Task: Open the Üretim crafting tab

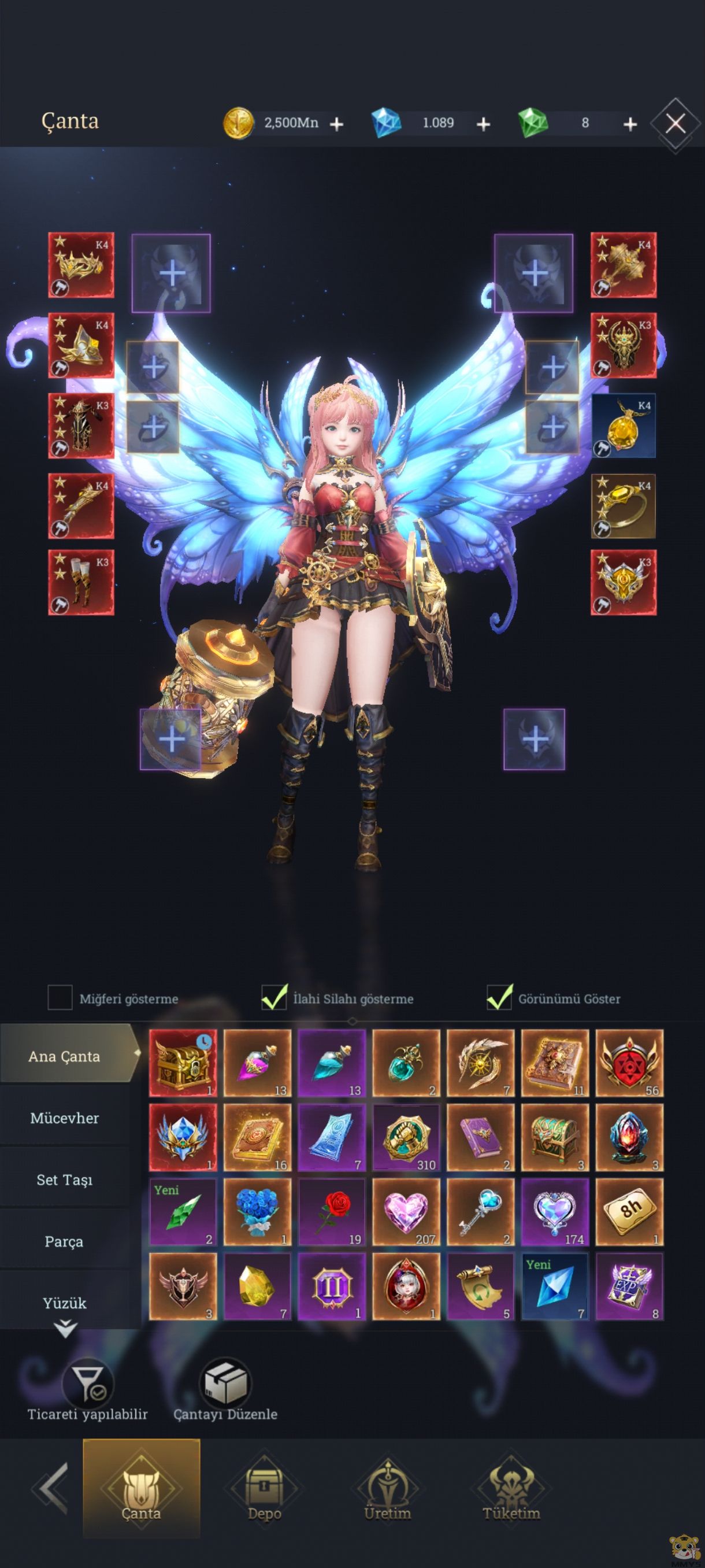Action: pyautogui.click(x=388, y=1494)
